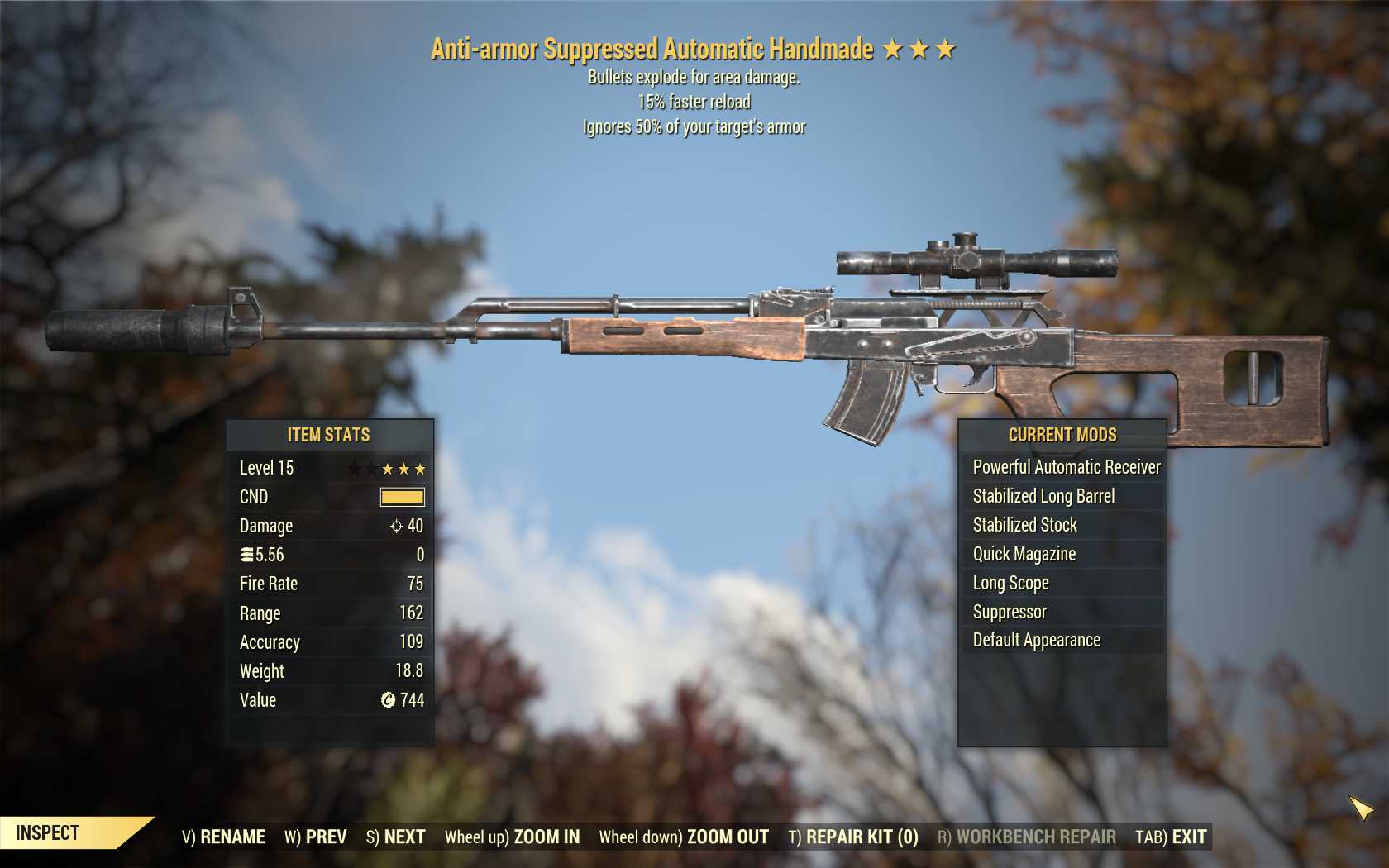Use the REPAIR KIT option
Screen dimensions: 1389x868
point(853,837)
